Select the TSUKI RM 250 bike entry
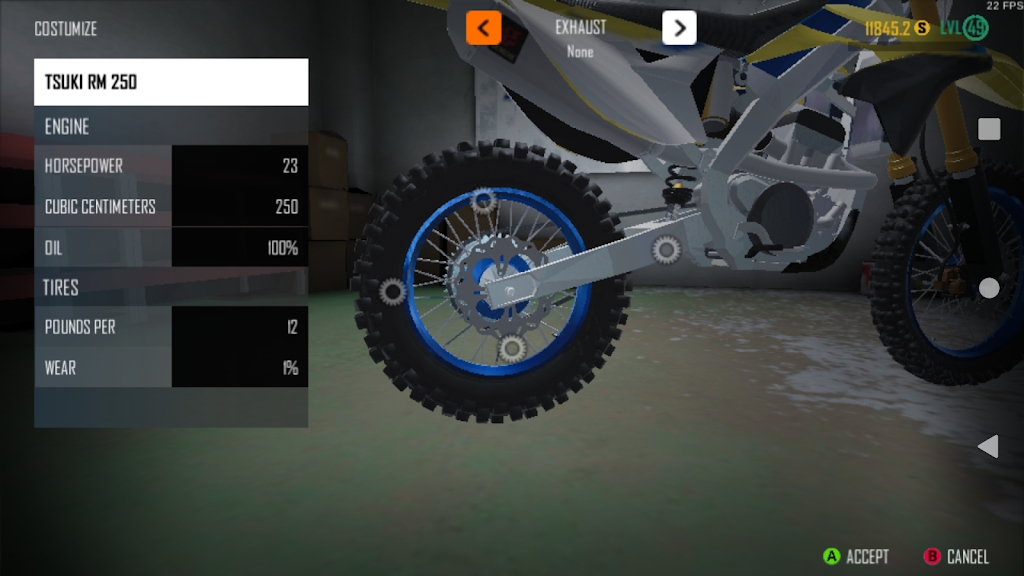The width and height of the screenshot is (1024, 576). pyautogui.click(x=171, y=82)
